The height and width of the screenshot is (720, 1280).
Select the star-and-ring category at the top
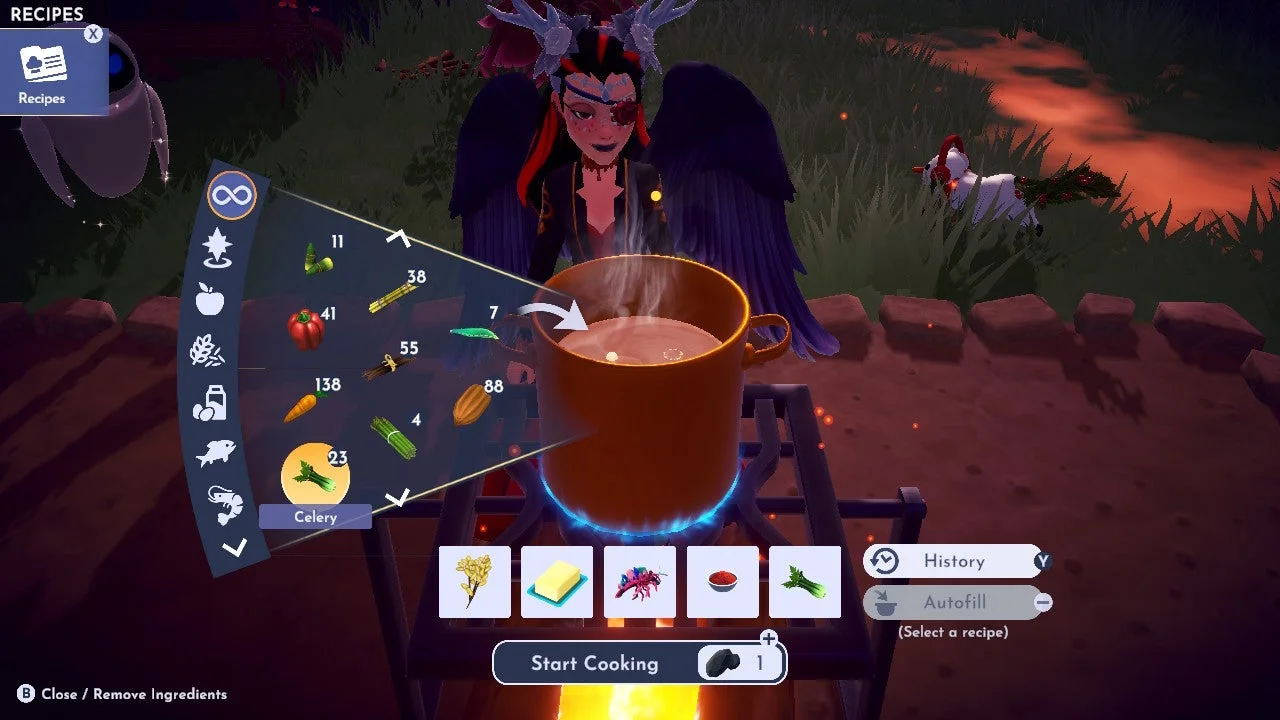(x=217, y=247)
